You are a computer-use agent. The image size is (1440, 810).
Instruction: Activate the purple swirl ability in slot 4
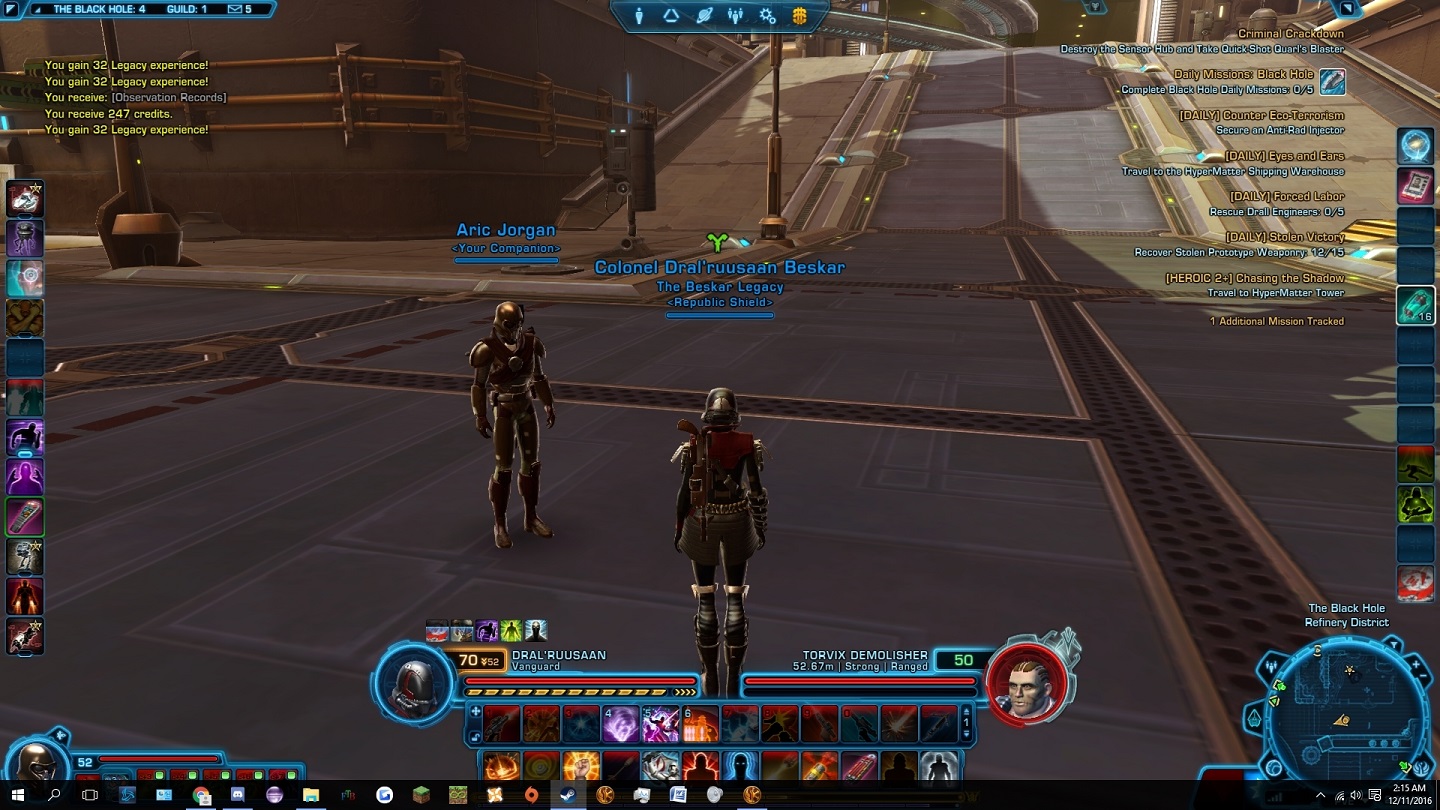pos(620,724)
